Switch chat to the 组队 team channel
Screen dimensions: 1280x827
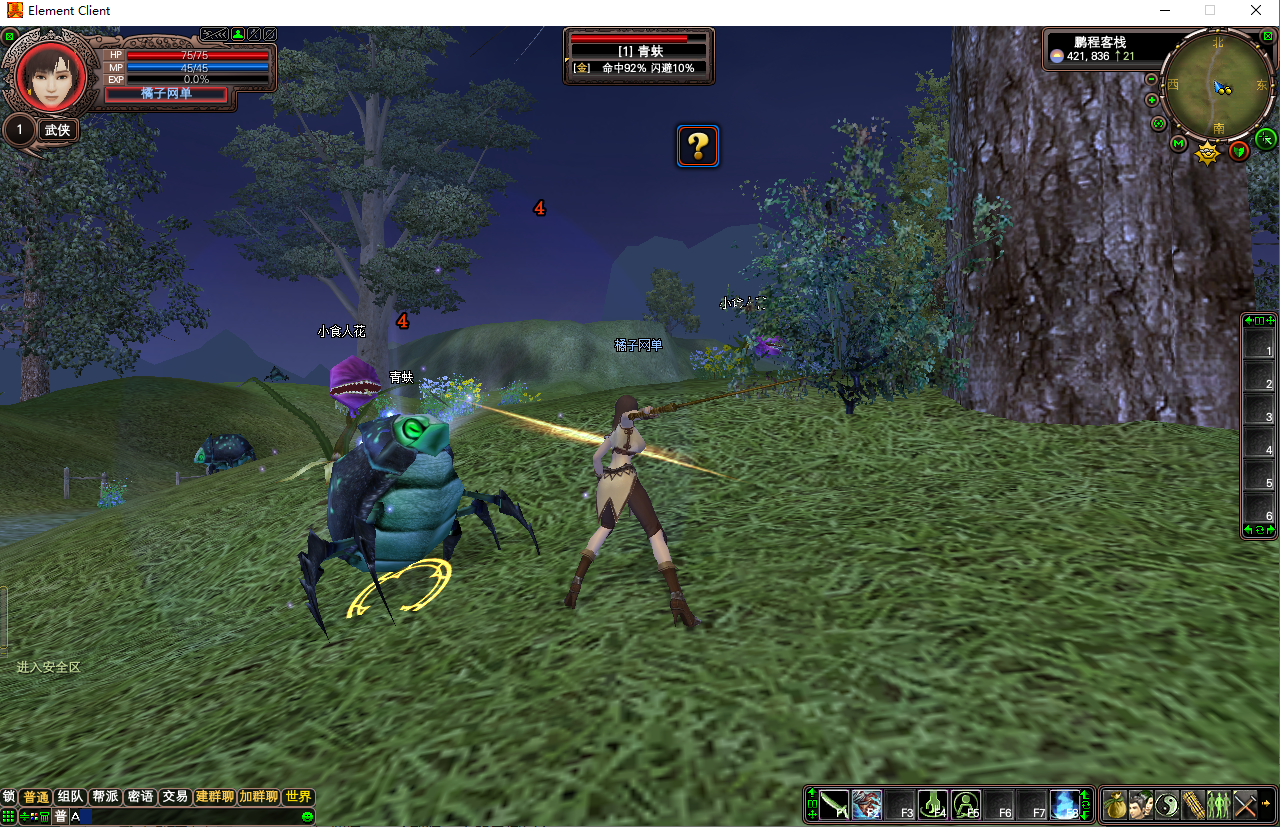71,797
